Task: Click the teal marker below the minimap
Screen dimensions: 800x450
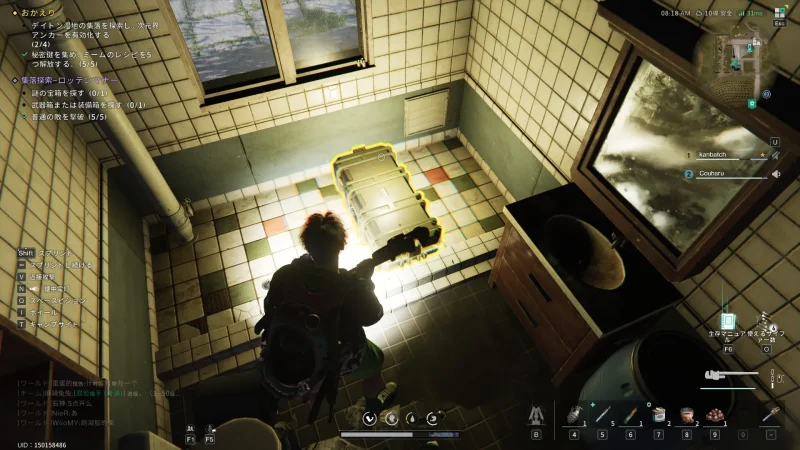Action: click(x=751, y=103)
